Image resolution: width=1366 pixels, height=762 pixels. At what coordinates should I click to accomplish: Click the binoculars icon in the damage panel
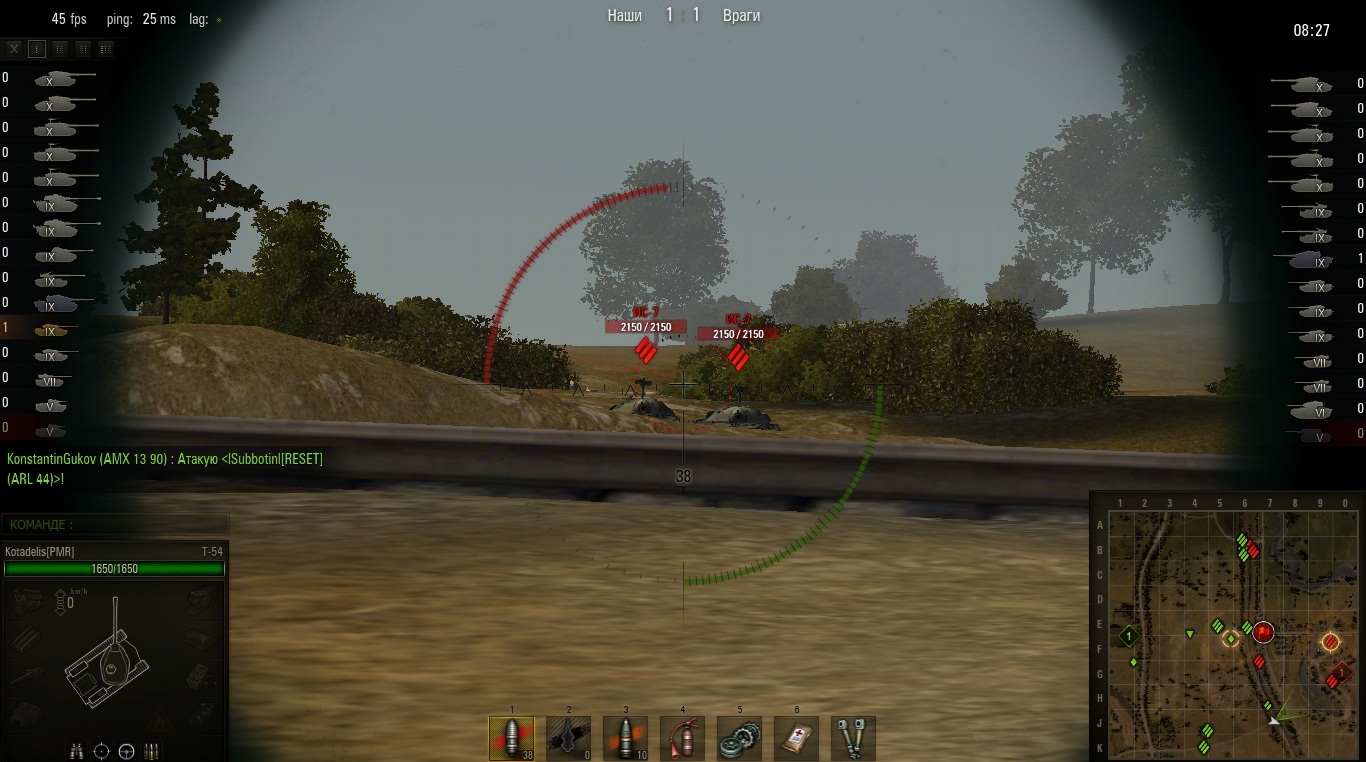pyautogui.click(x=76, y=751)
